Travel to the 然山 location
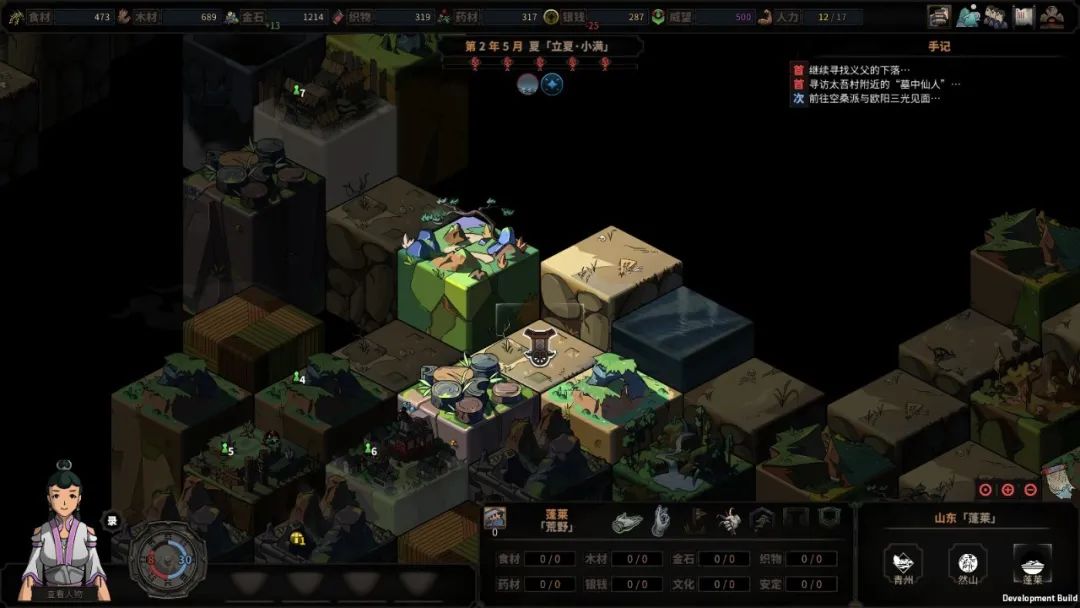Image resolution: width=1080 pixels, height=608 pixels. [967, 565]
